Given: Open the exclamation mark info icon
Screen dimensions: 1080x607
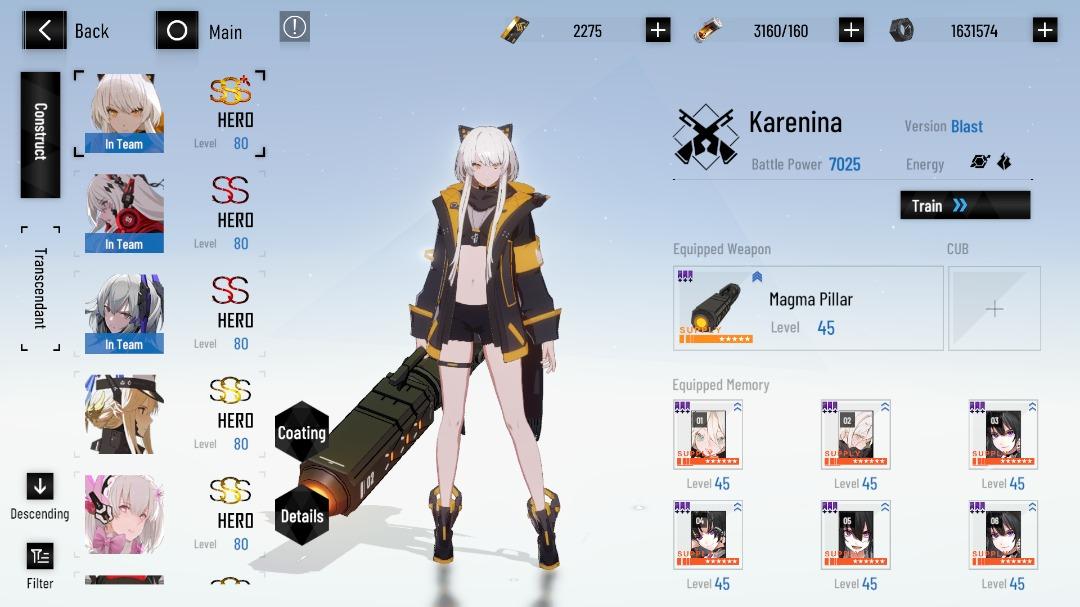Looking at the screenshot, I should pyautogui.click(x=294, y=28).
